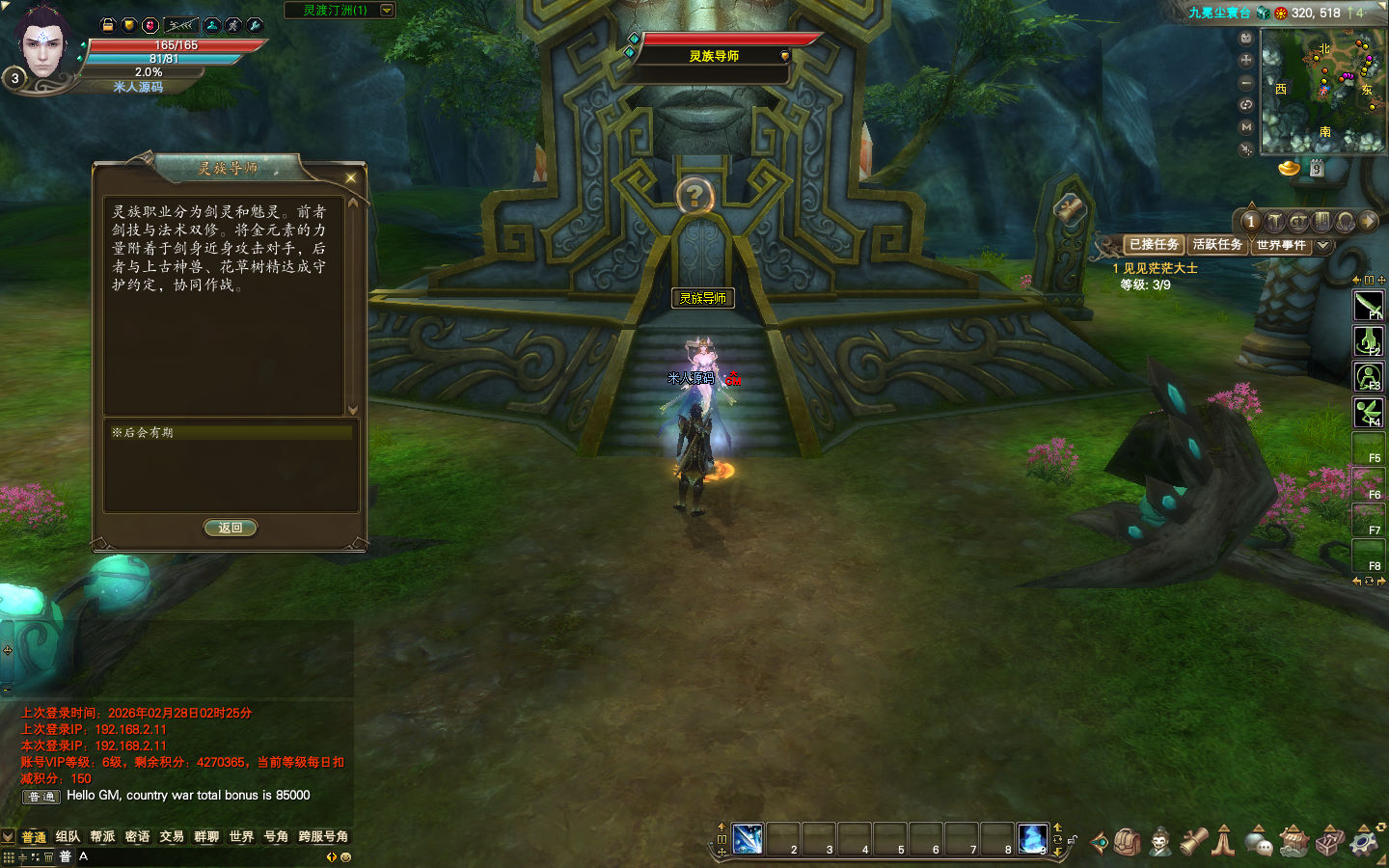Screen dimensions: 1389x868
Task: Select the 组队 chat channel tab
Action: coord(68,836)
